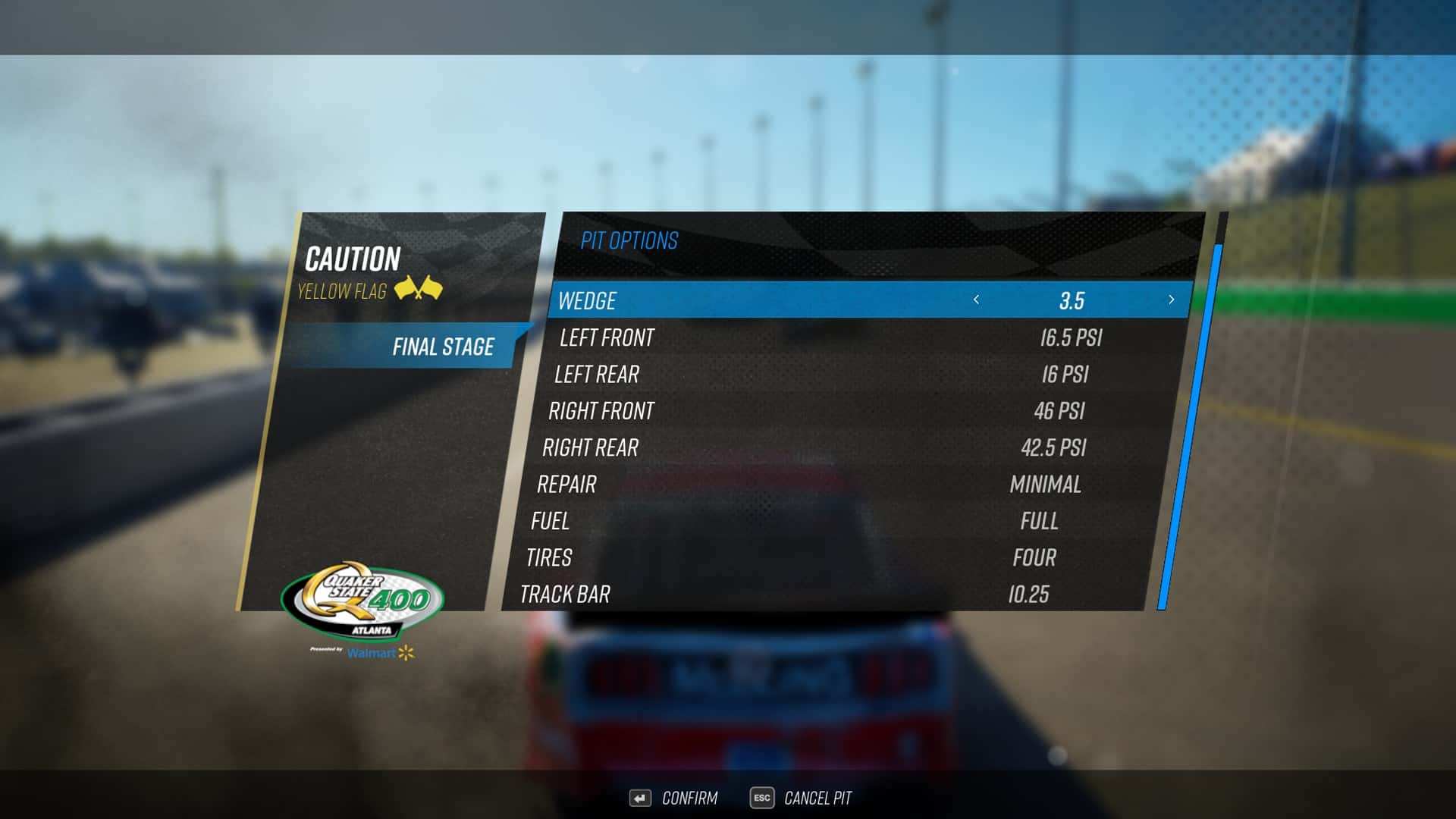Click the left arrow to decrease Wedge

point(977,300)
